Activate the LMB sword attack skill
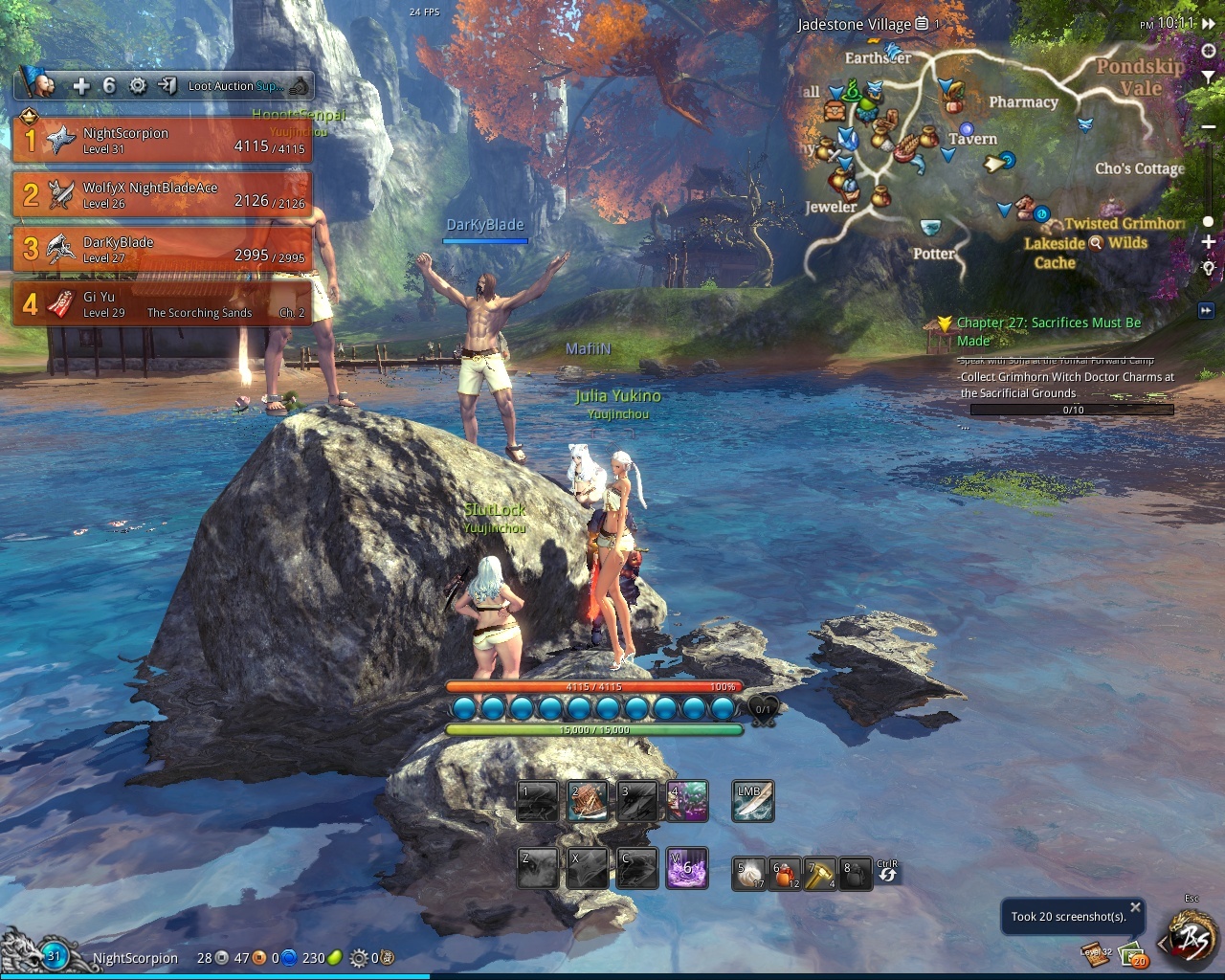 752,802
